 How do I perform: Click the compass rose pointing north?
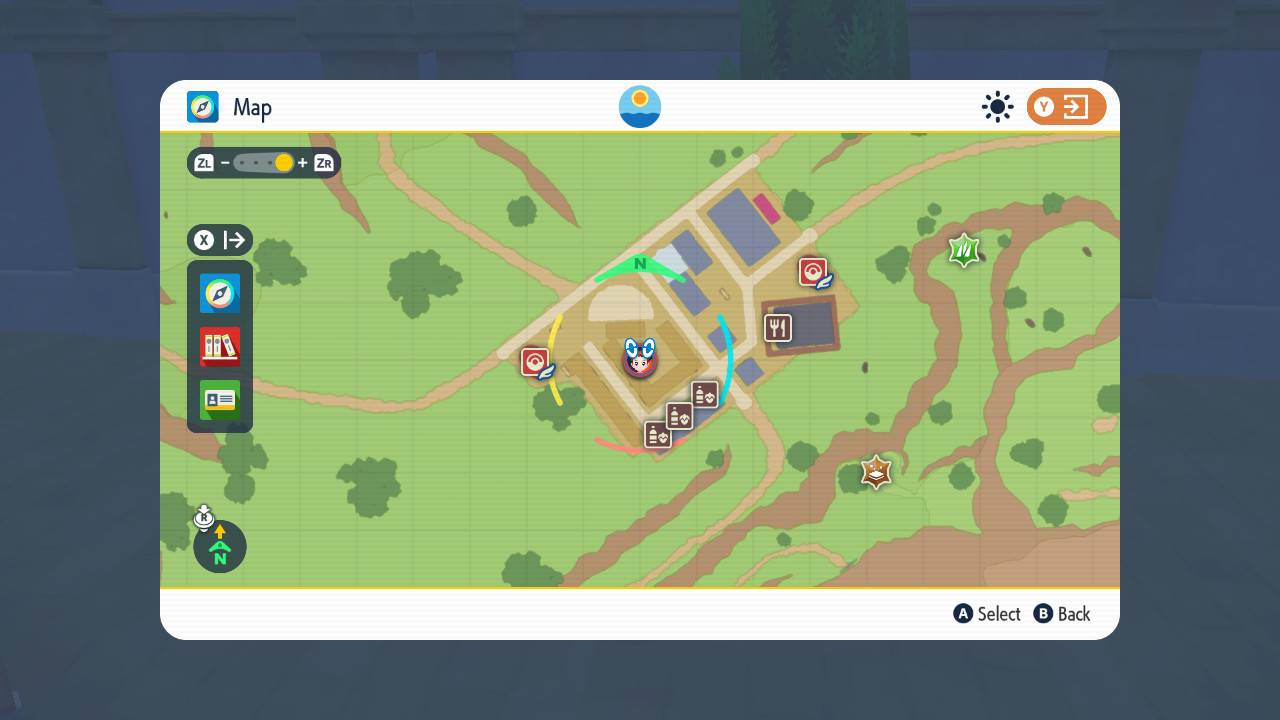[219, 547]
